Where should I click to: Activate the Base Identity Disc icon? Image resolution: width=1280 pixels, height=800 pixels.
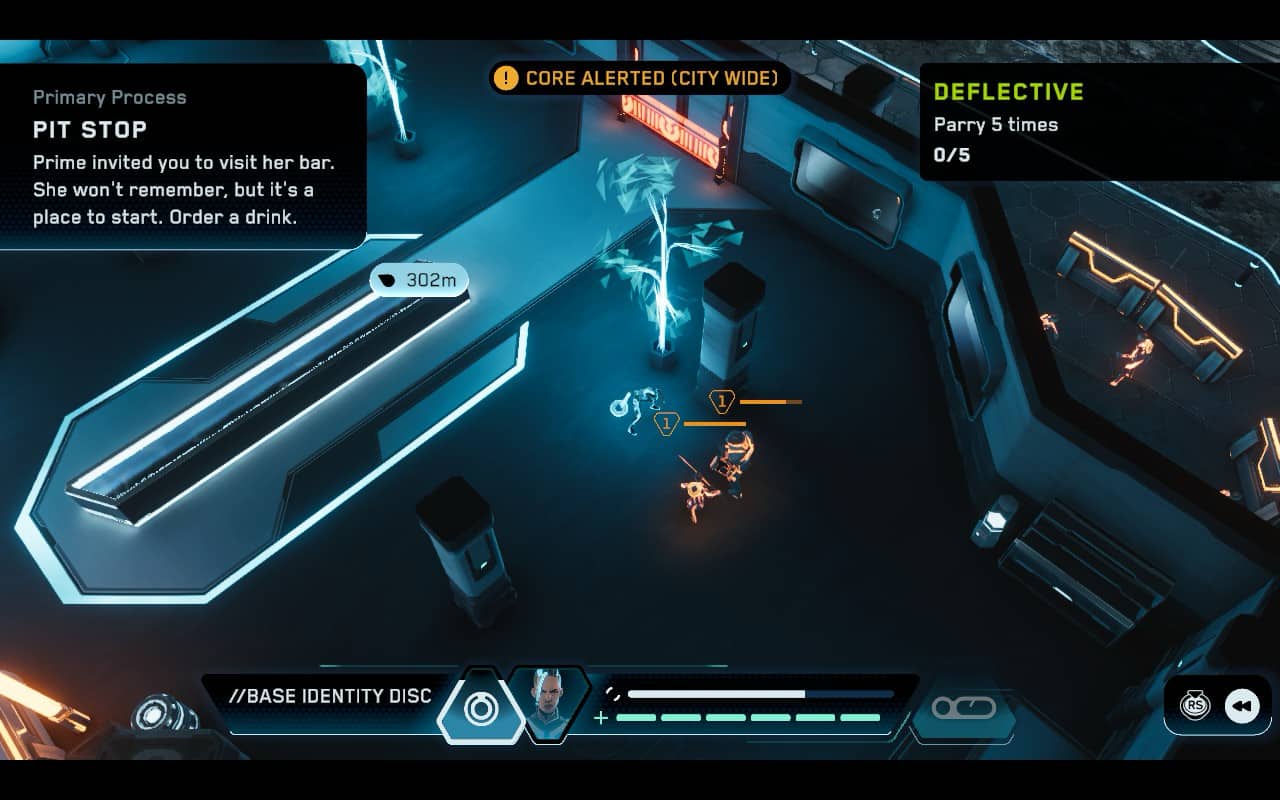coord(481,707)
